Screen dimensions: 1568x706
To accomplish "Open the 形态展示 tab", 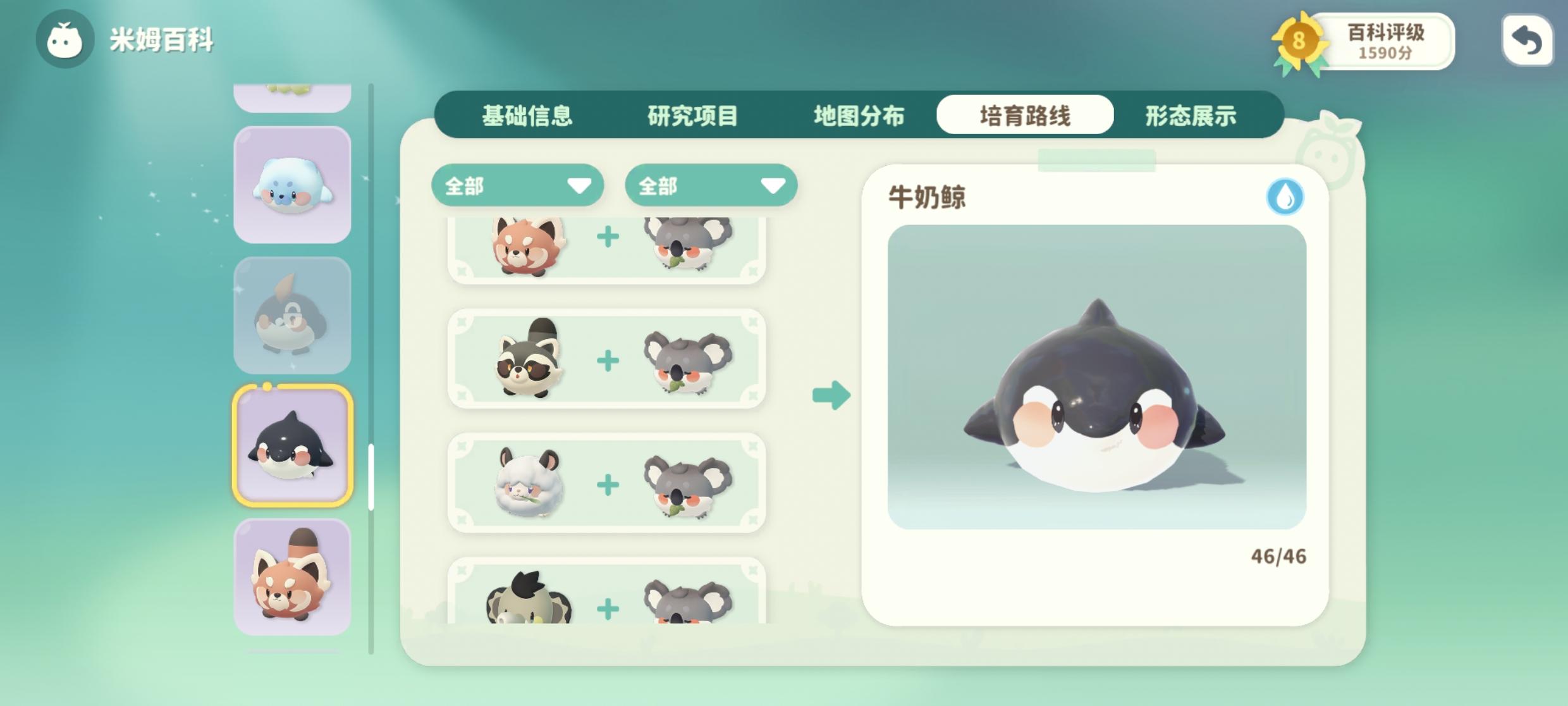I will 1191,116.
